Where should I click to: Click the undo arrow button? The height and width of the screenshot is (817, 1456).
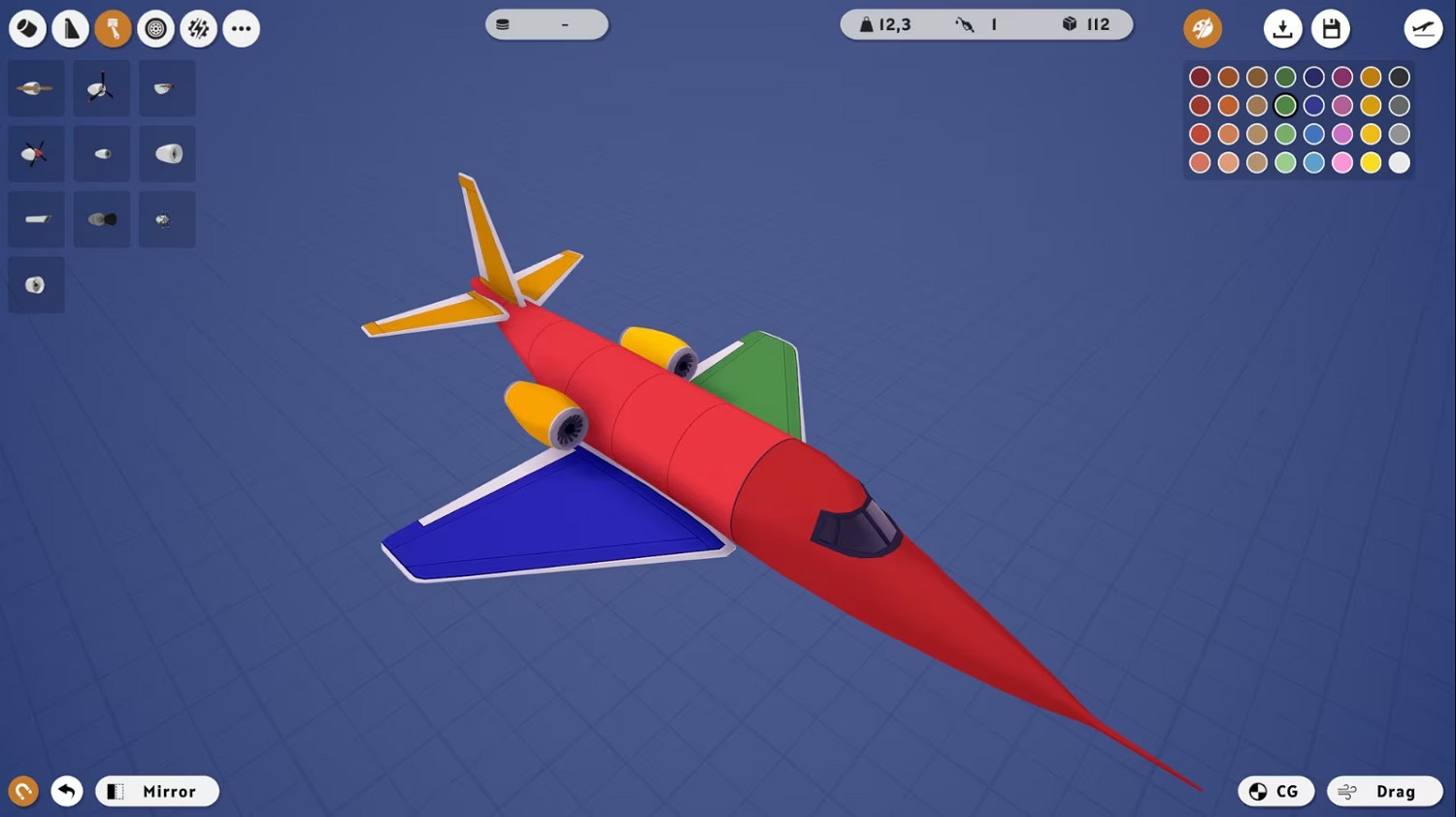point(66,791)
